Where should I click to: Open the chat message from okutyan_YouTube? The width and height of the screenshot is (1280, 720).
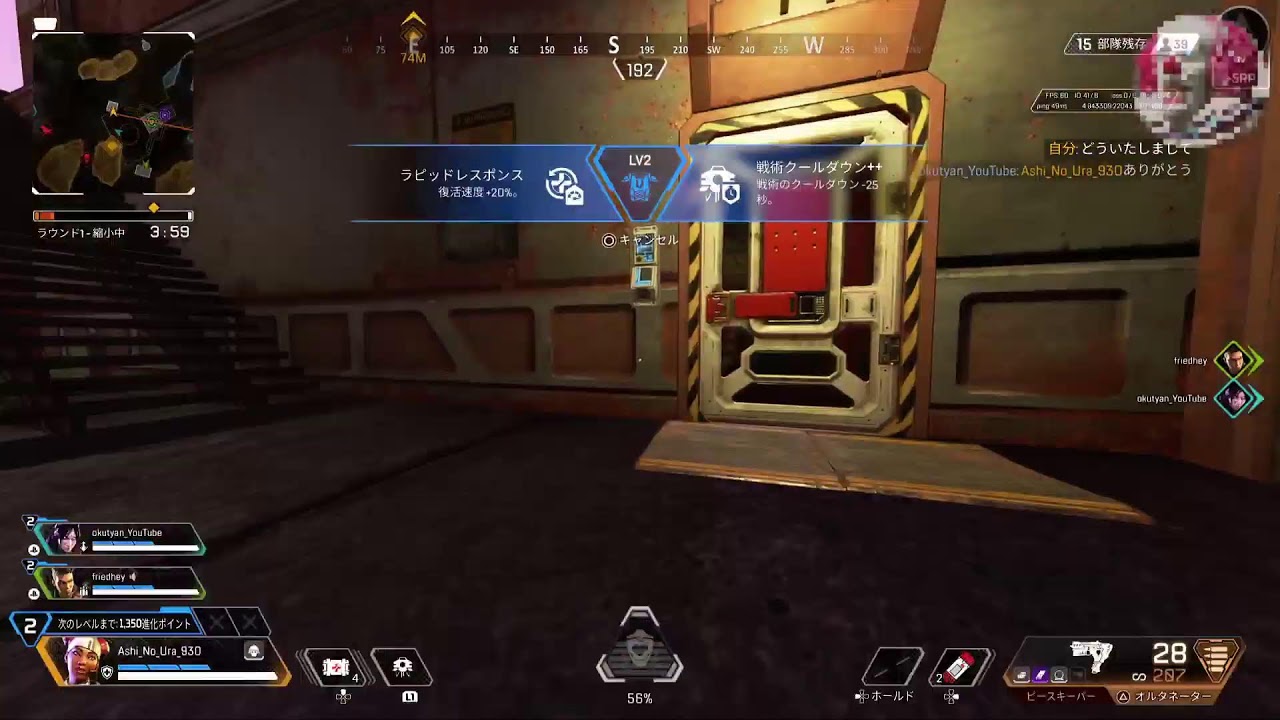click(x=1055, y=171)
